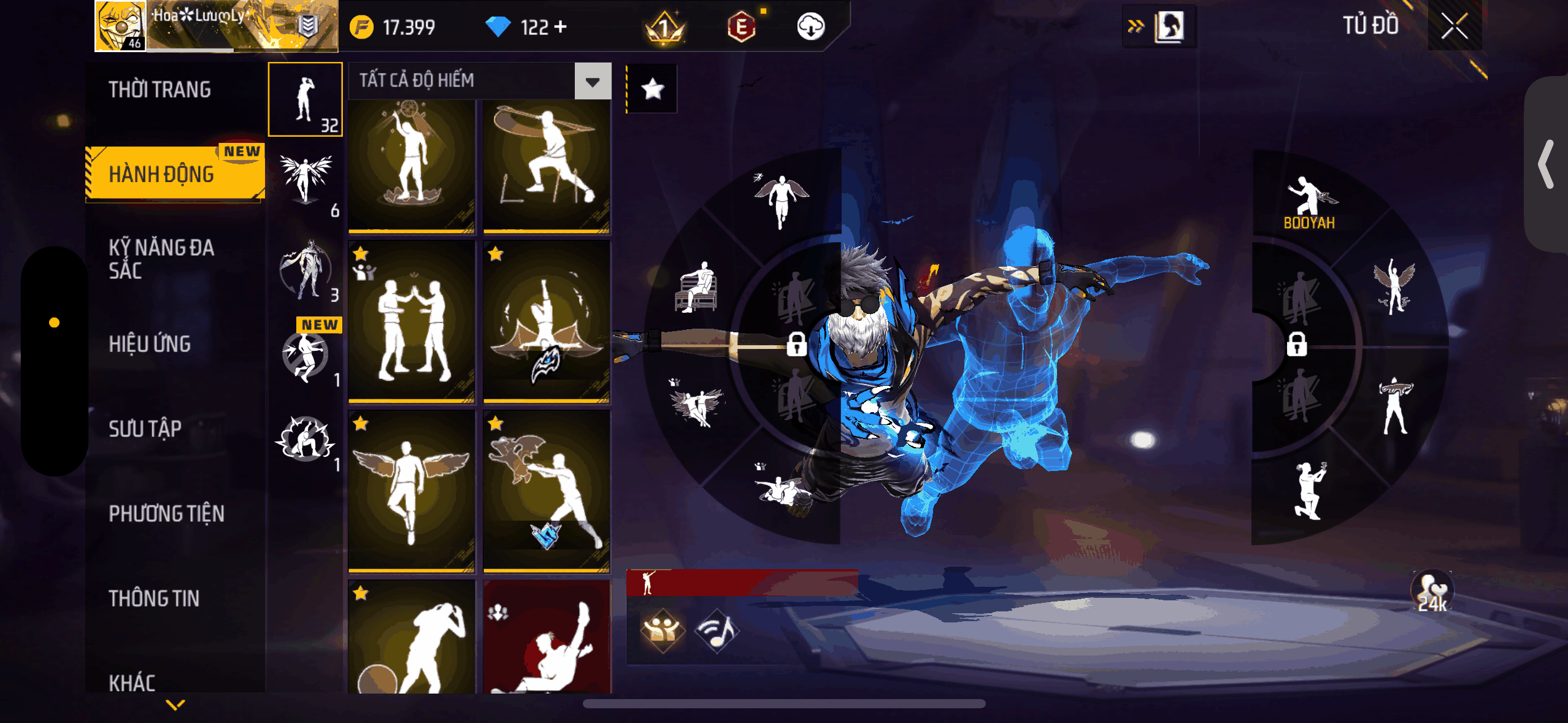The height and width of the screenshot is (723, 1568).
Task: Open the Hiệu Ứng section
Action: pos(150,344)
